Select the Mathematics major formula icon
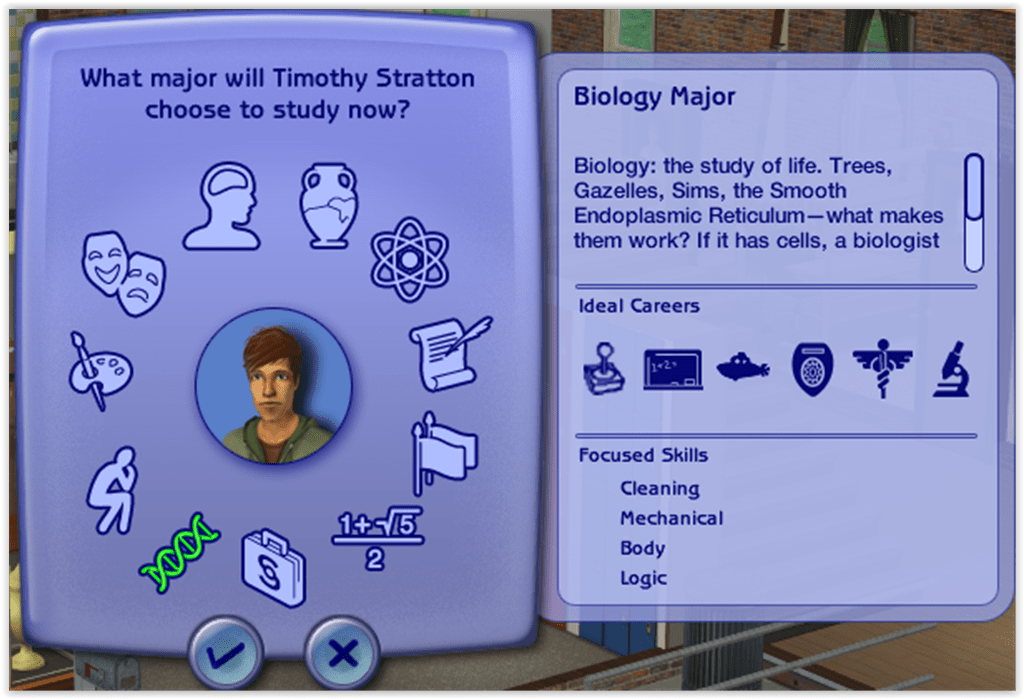This screenshot has width=1024, height=699. (x=377, y=539)
